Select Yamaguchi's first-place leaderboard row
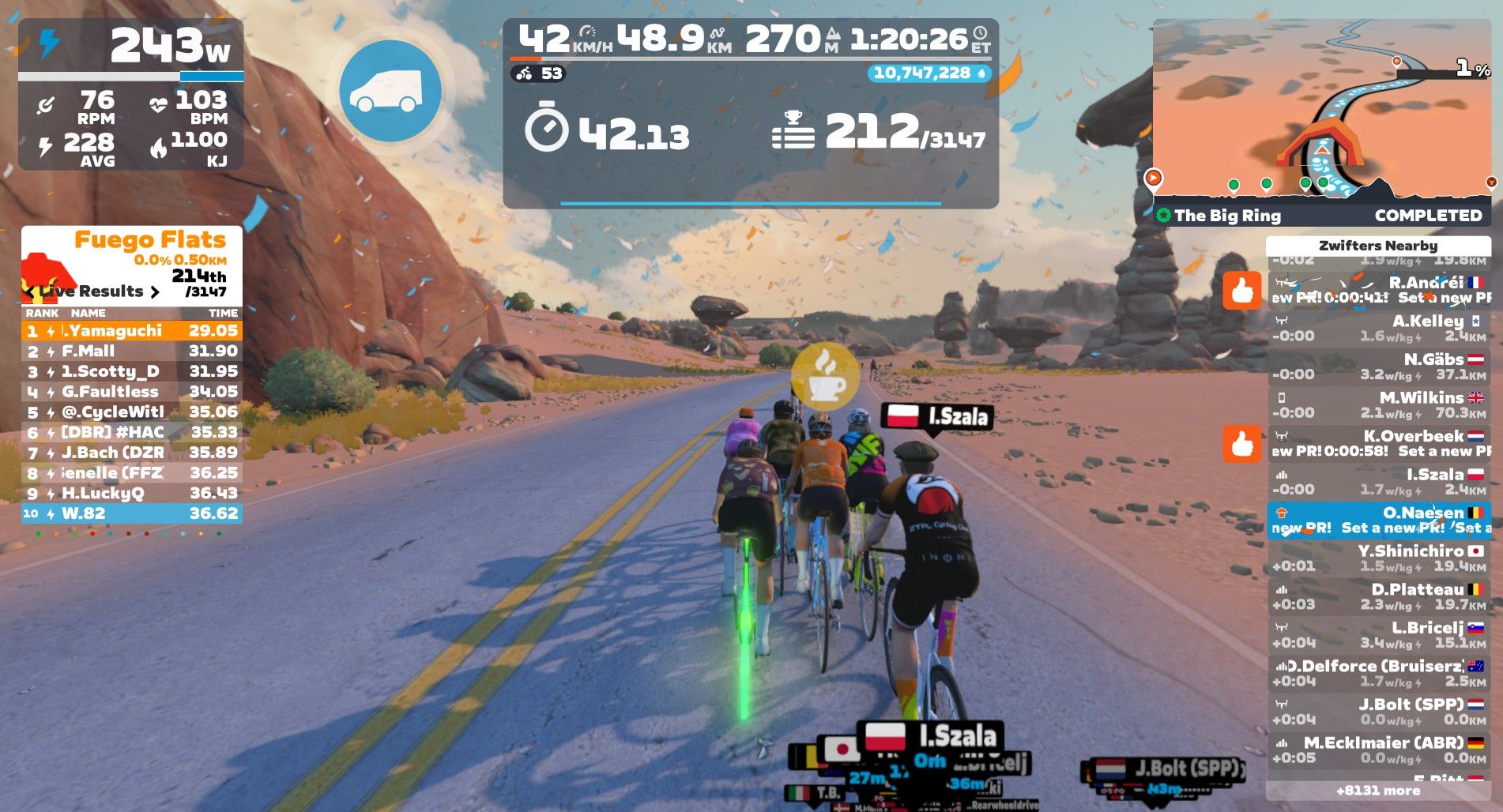 131,331
